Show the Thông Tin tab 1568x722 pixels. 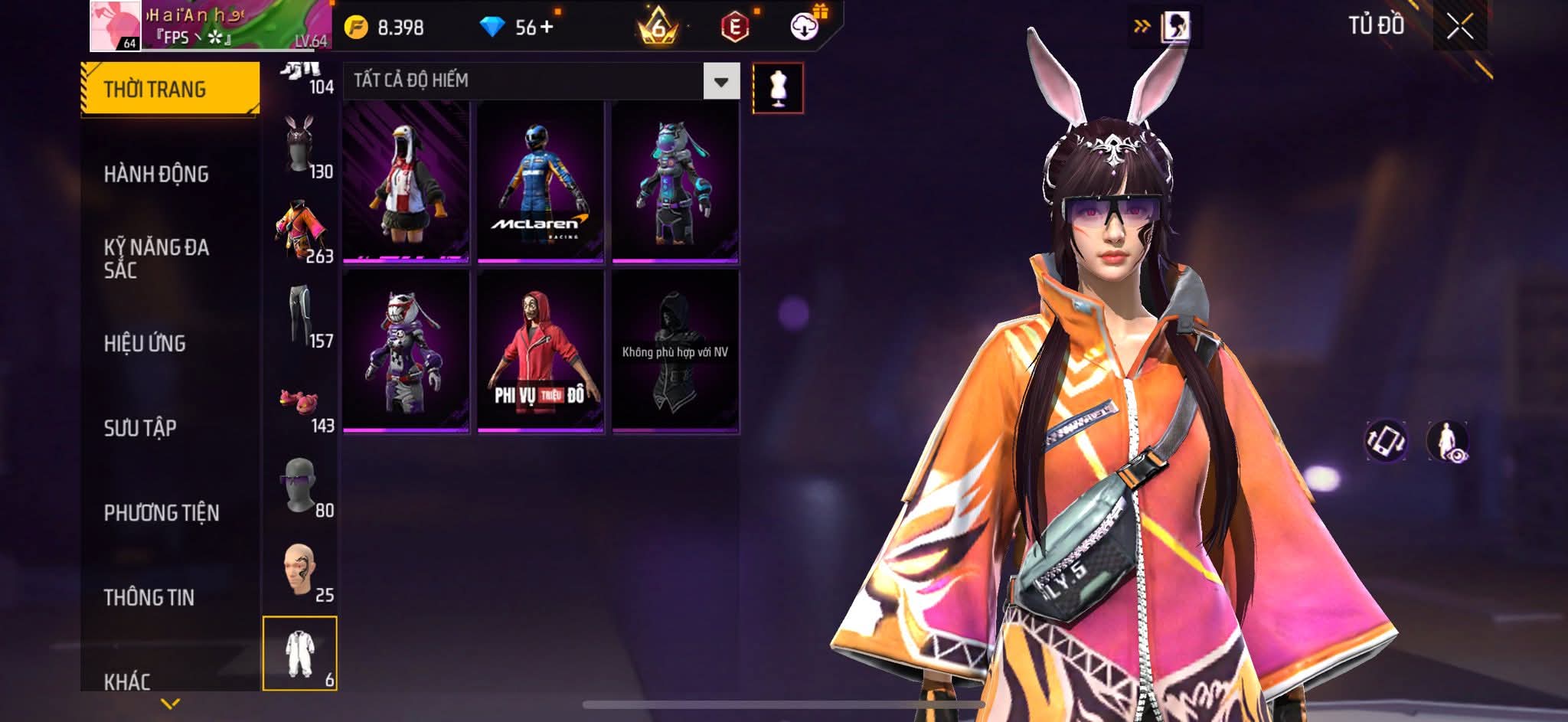coord(149,597)
